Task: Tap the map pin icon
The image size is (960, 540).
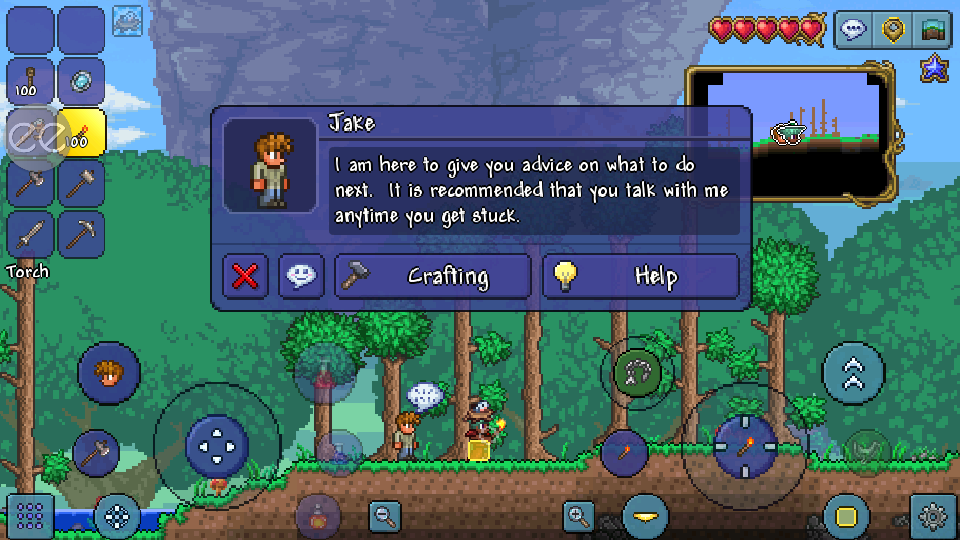Action: (x=893, y=30)
